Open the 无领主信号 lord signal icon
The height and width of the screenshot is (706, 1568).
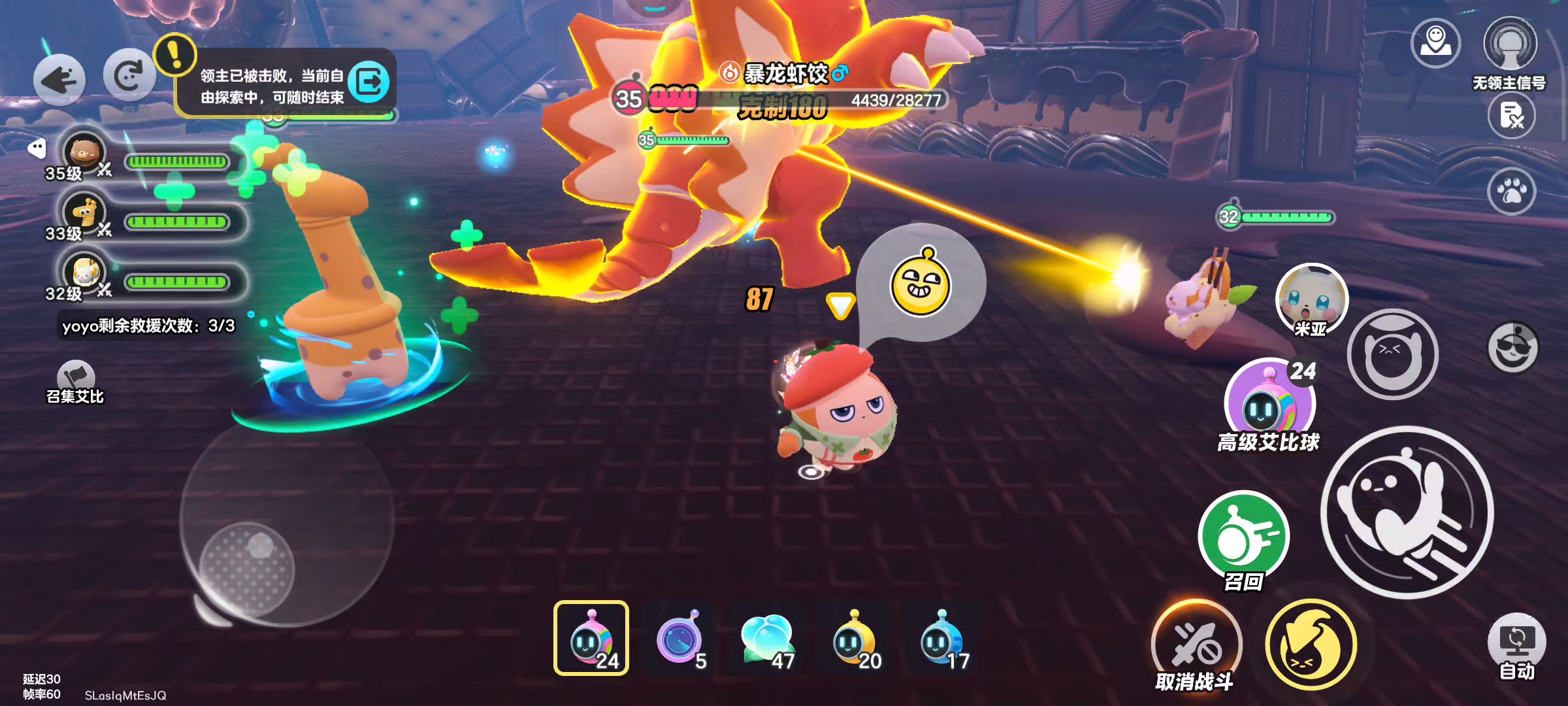(1510, 46)
